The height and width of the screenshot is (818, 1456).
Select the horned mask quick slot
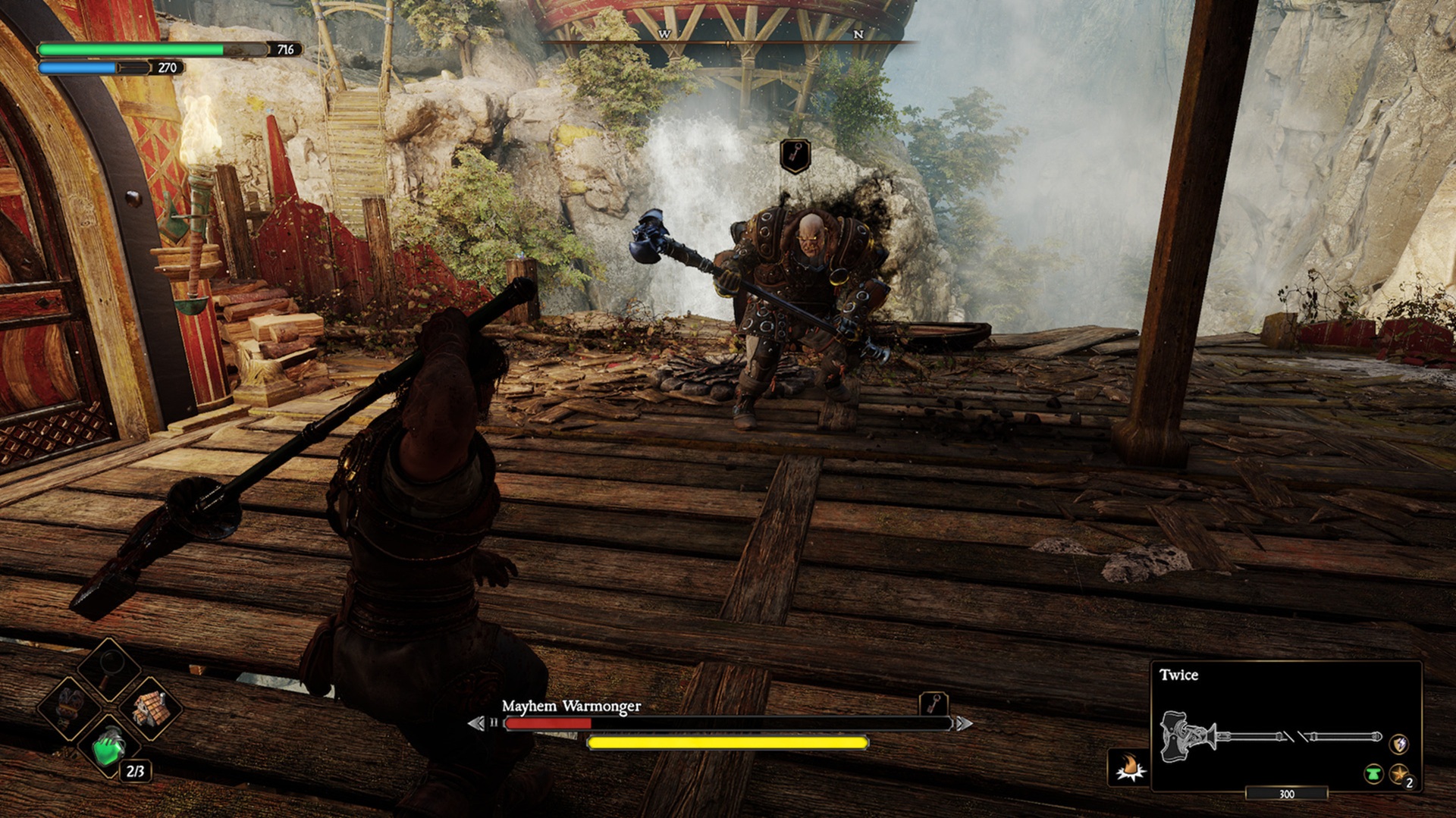point(70,707)
